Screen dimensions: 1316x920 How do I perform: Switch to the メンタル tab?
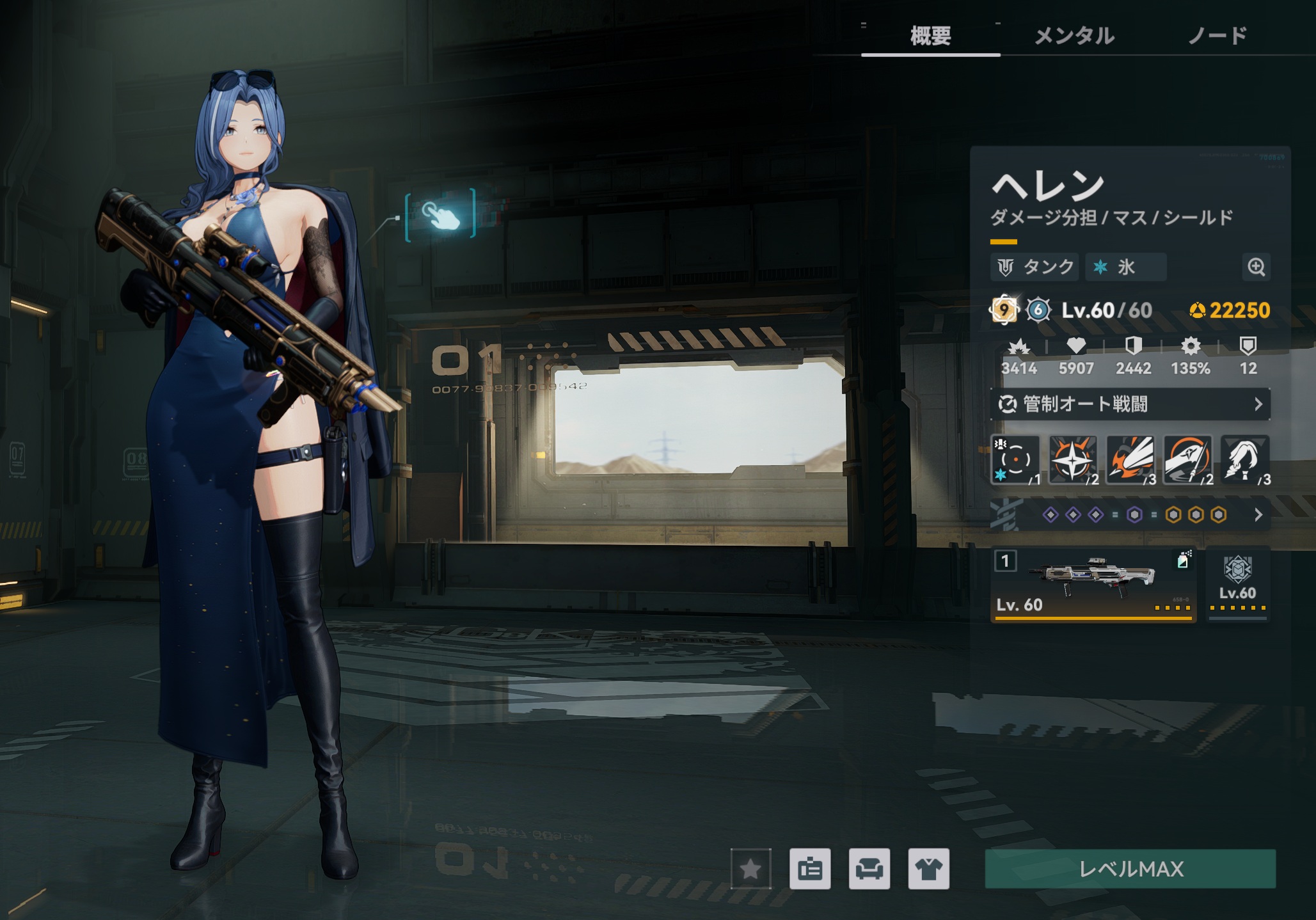[x=1074, y=36]
